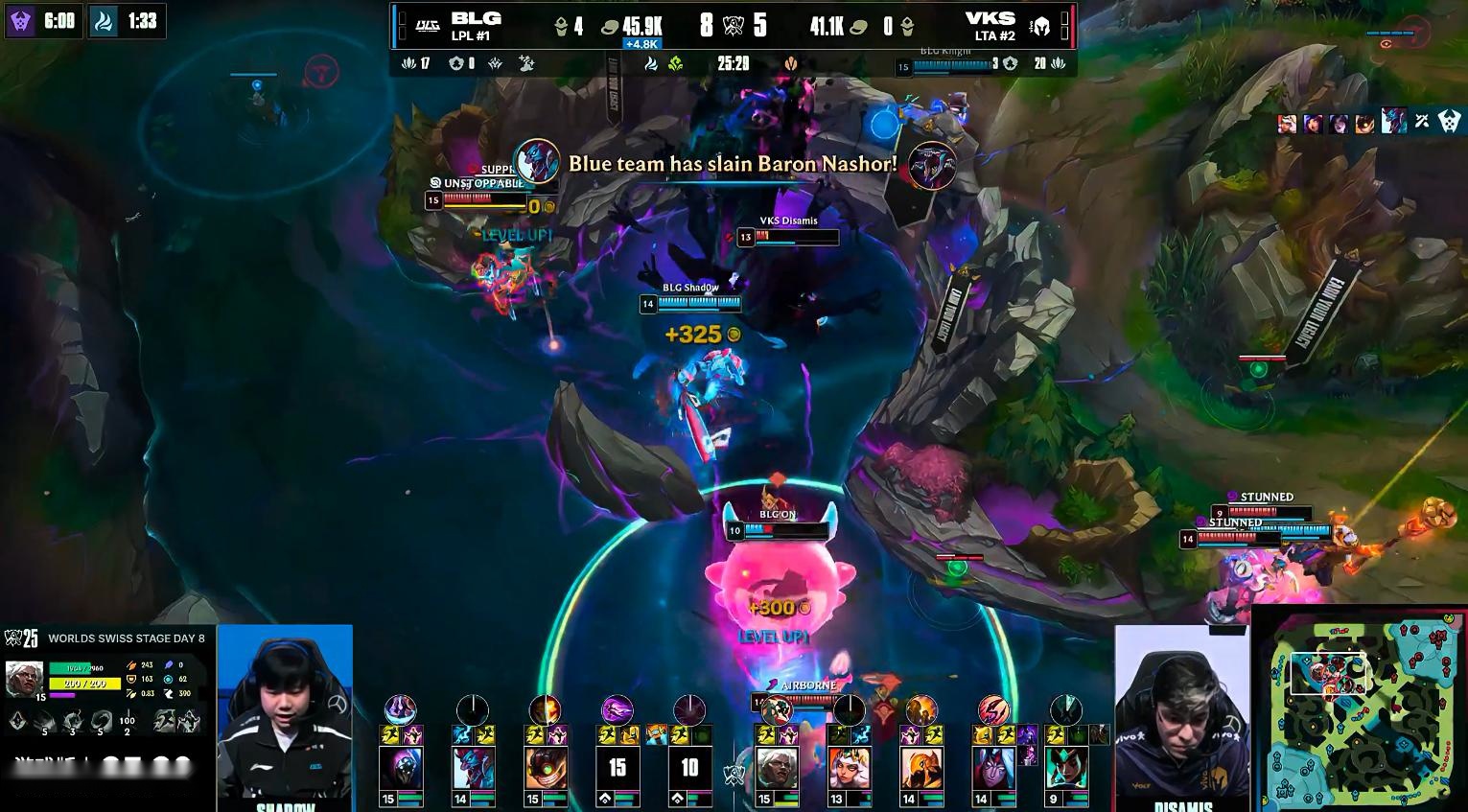The image size is (1468, 812).
Task: Open the minimap in the corner
Action: [x=1360, y=711]
